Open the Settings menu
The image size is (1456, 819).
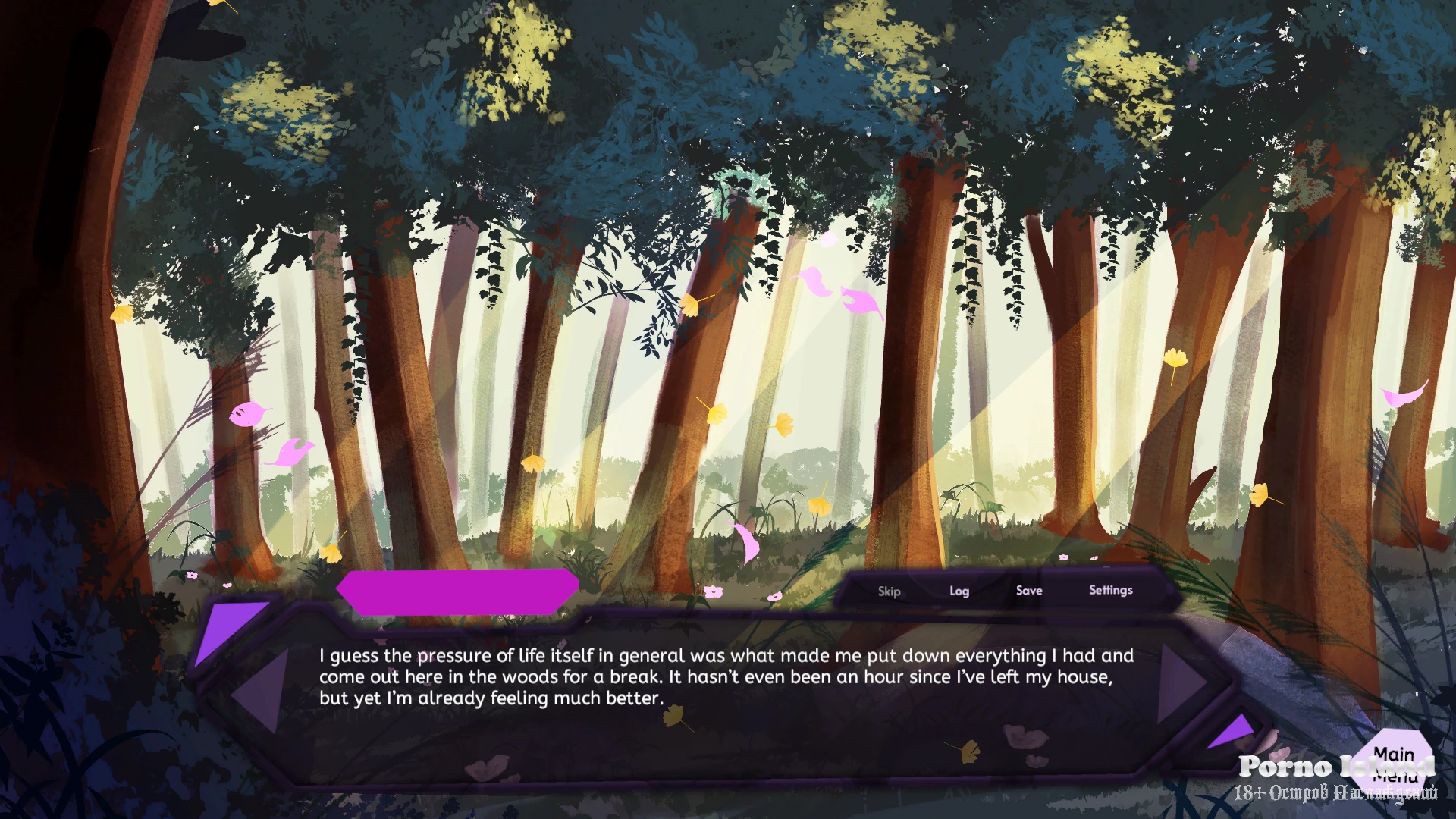pyautogui.click(x=1110, y=590)
